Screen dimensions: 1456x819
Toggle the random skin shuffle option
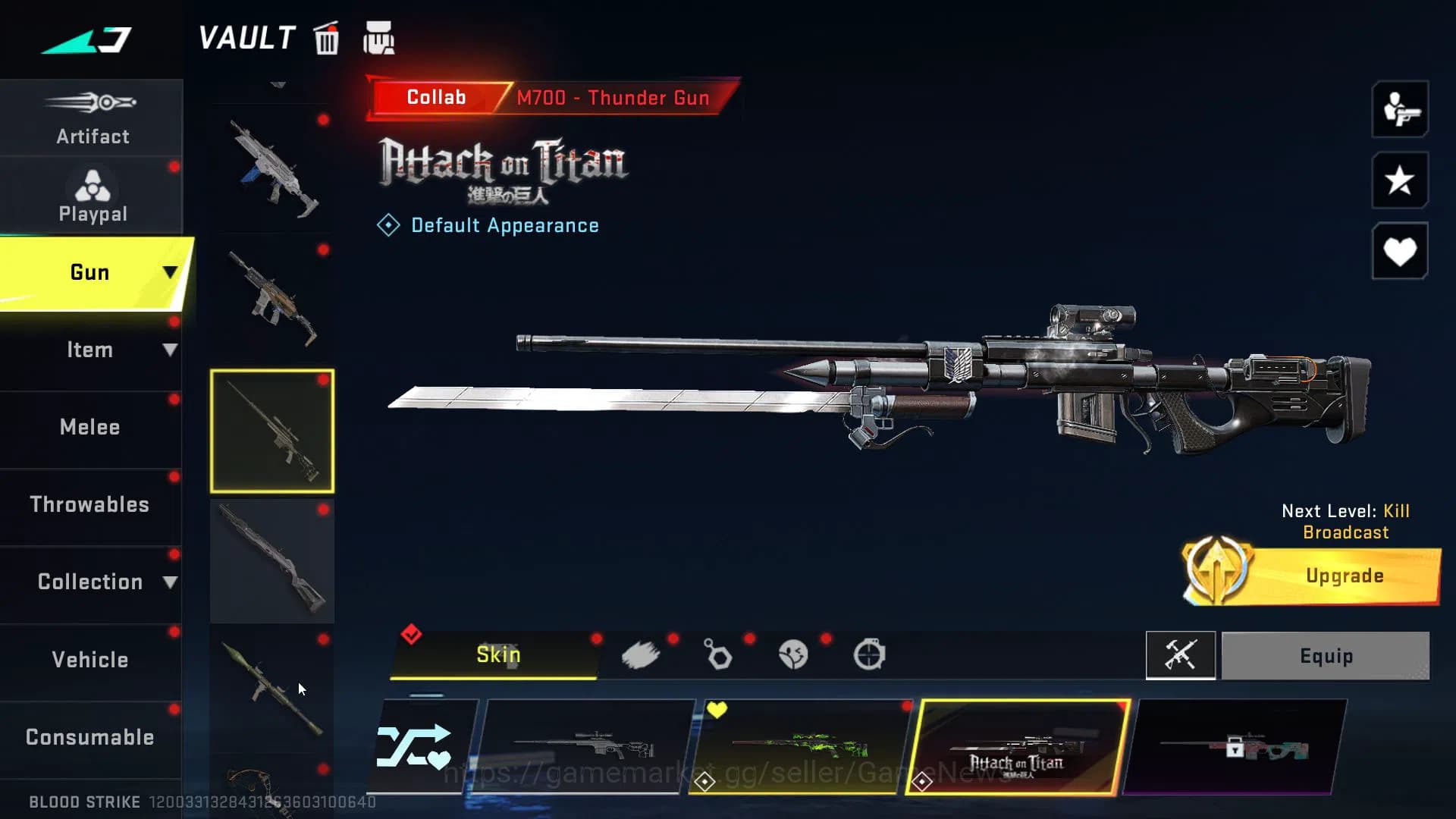(422, 747)
